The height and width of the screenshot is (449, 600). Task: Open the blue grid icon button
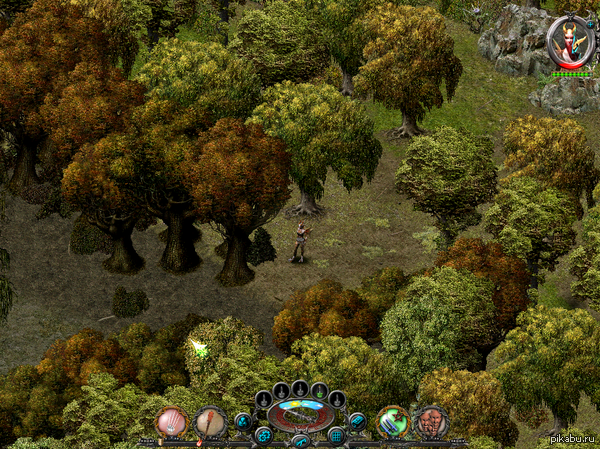pyautogui.click(x=337, y=435)
